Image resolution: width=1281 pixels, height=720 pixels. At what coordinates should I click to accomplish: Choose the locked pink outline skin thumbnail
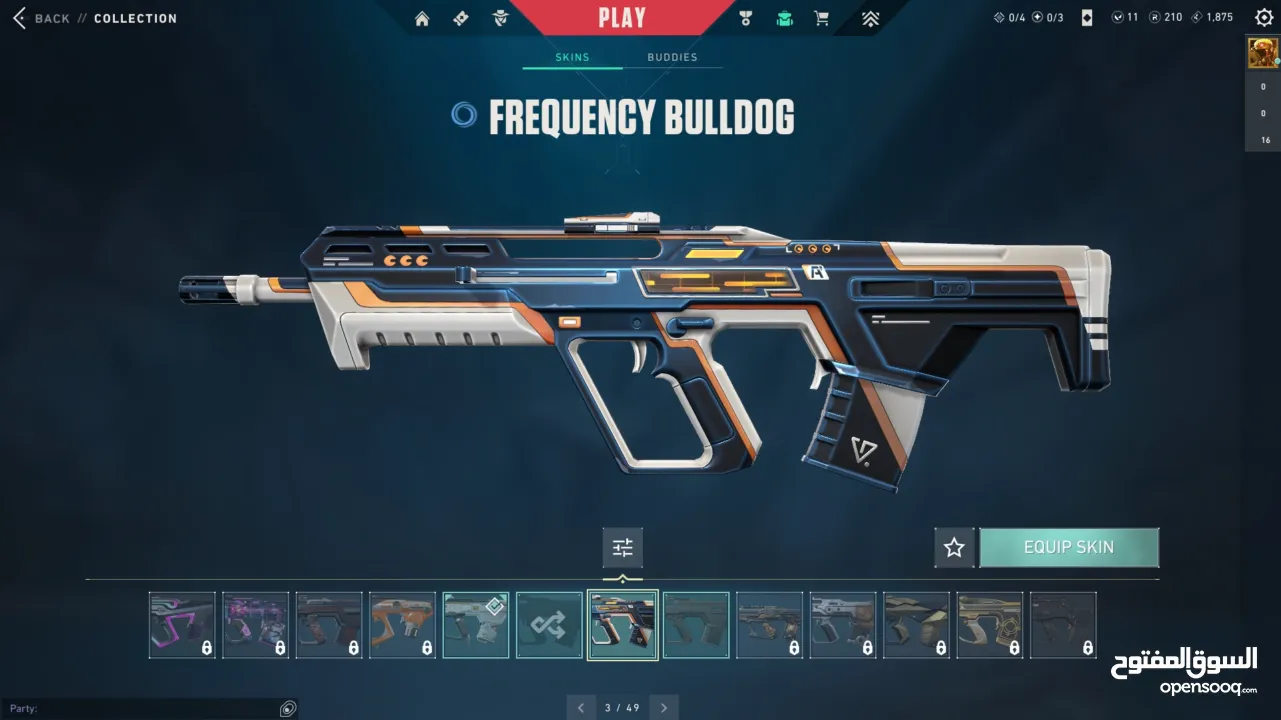click(x=182, y=625)
